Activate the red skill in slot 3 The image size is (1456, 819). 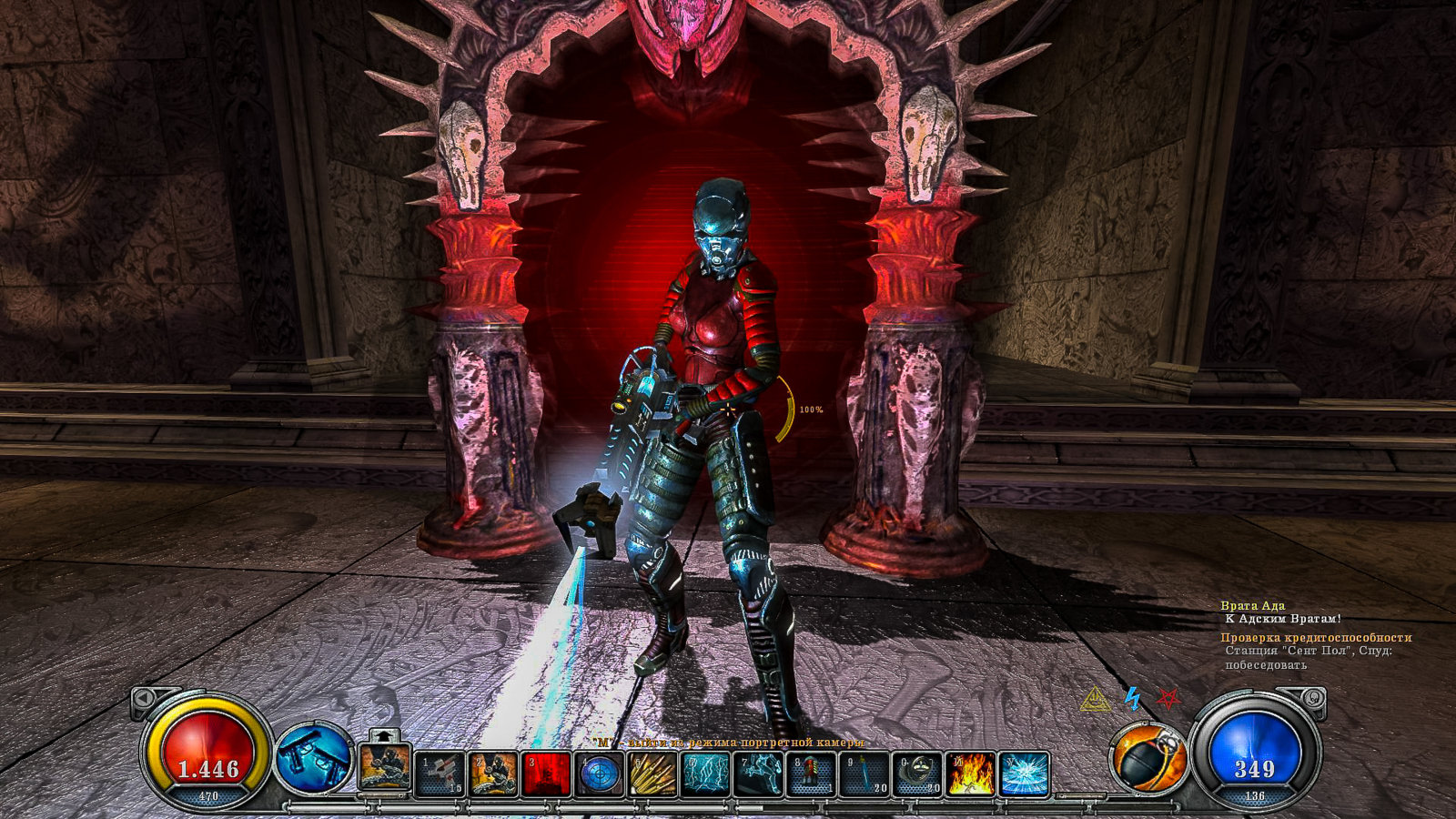click(x=546, y=773)
